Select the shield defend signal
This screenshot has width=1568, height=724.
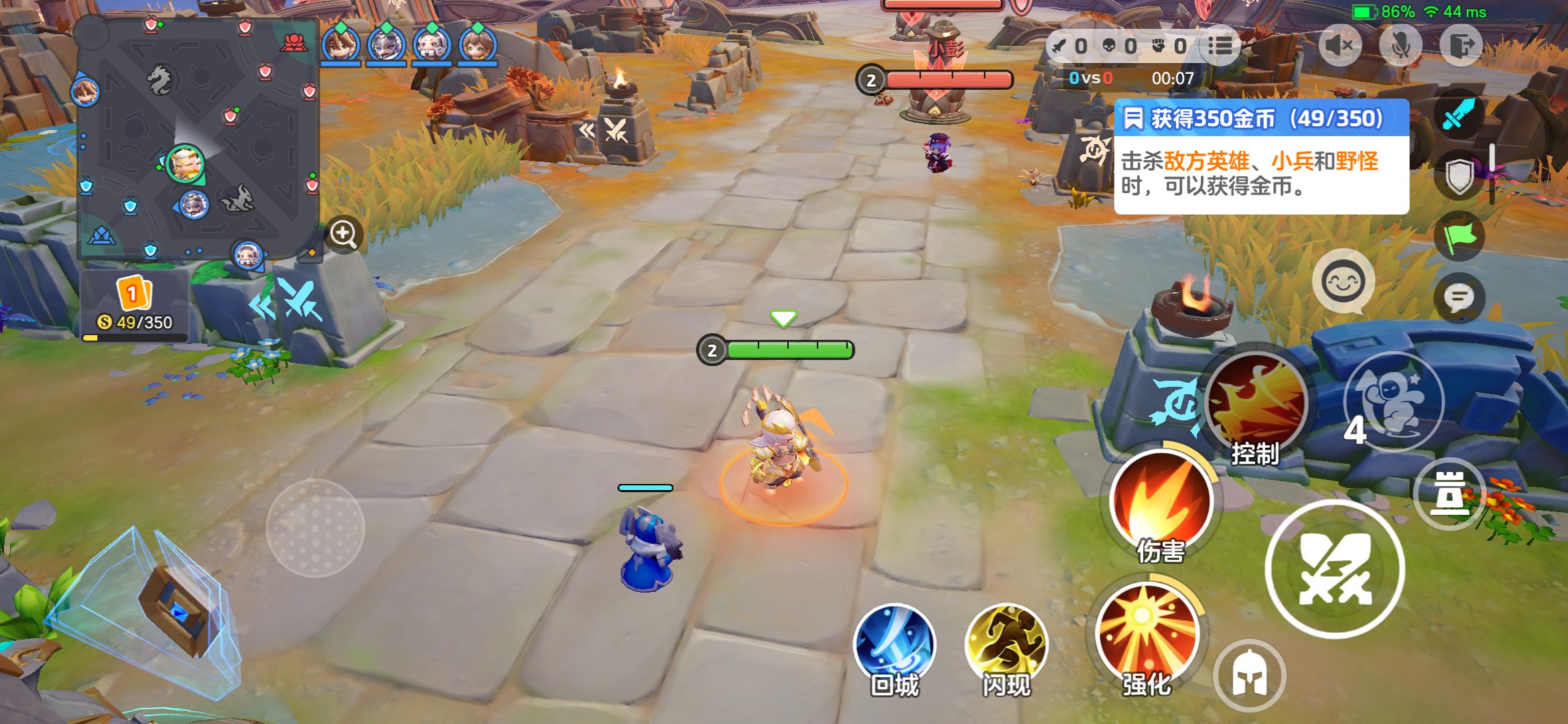pyautogui.click(x=1459, y=176)
